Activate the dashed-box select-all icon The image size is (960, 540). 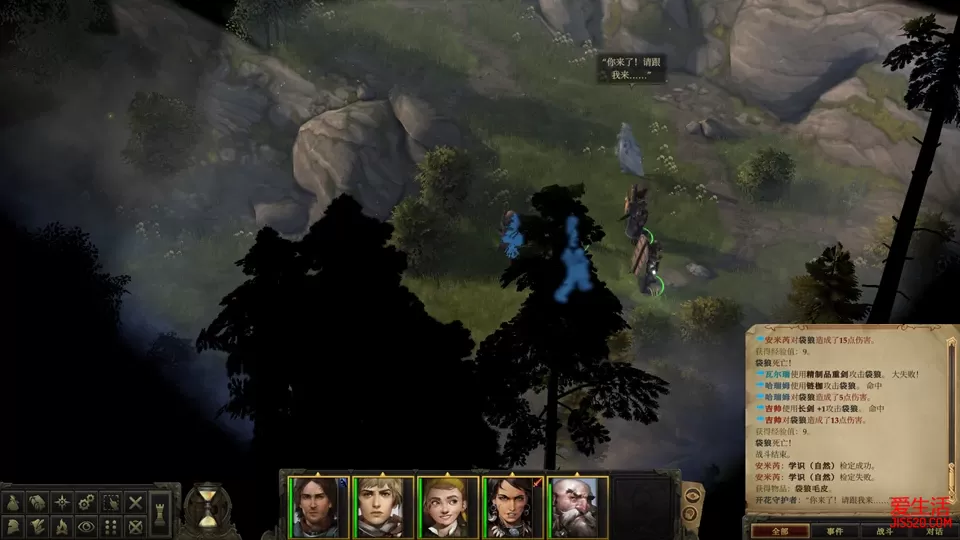[x=111, y=502]
